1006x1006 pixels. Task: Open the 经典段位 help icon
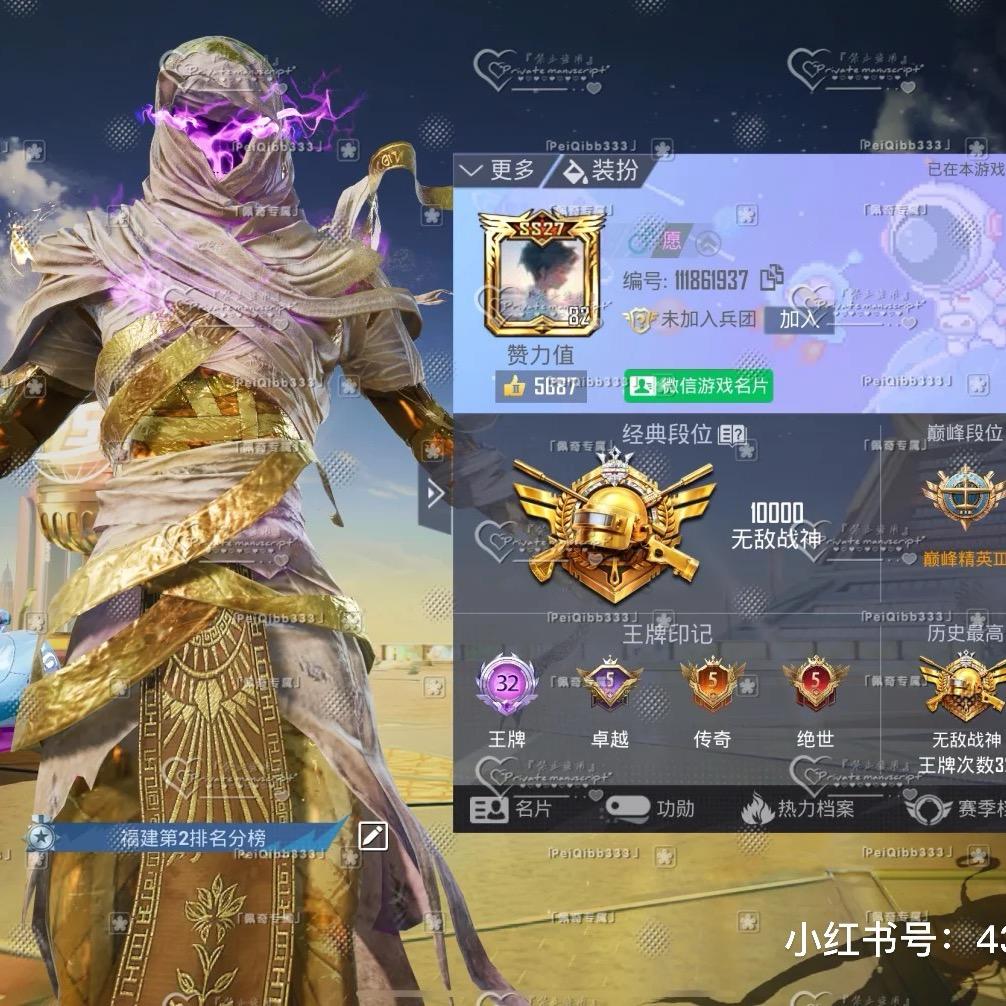(x=732, y=434)
